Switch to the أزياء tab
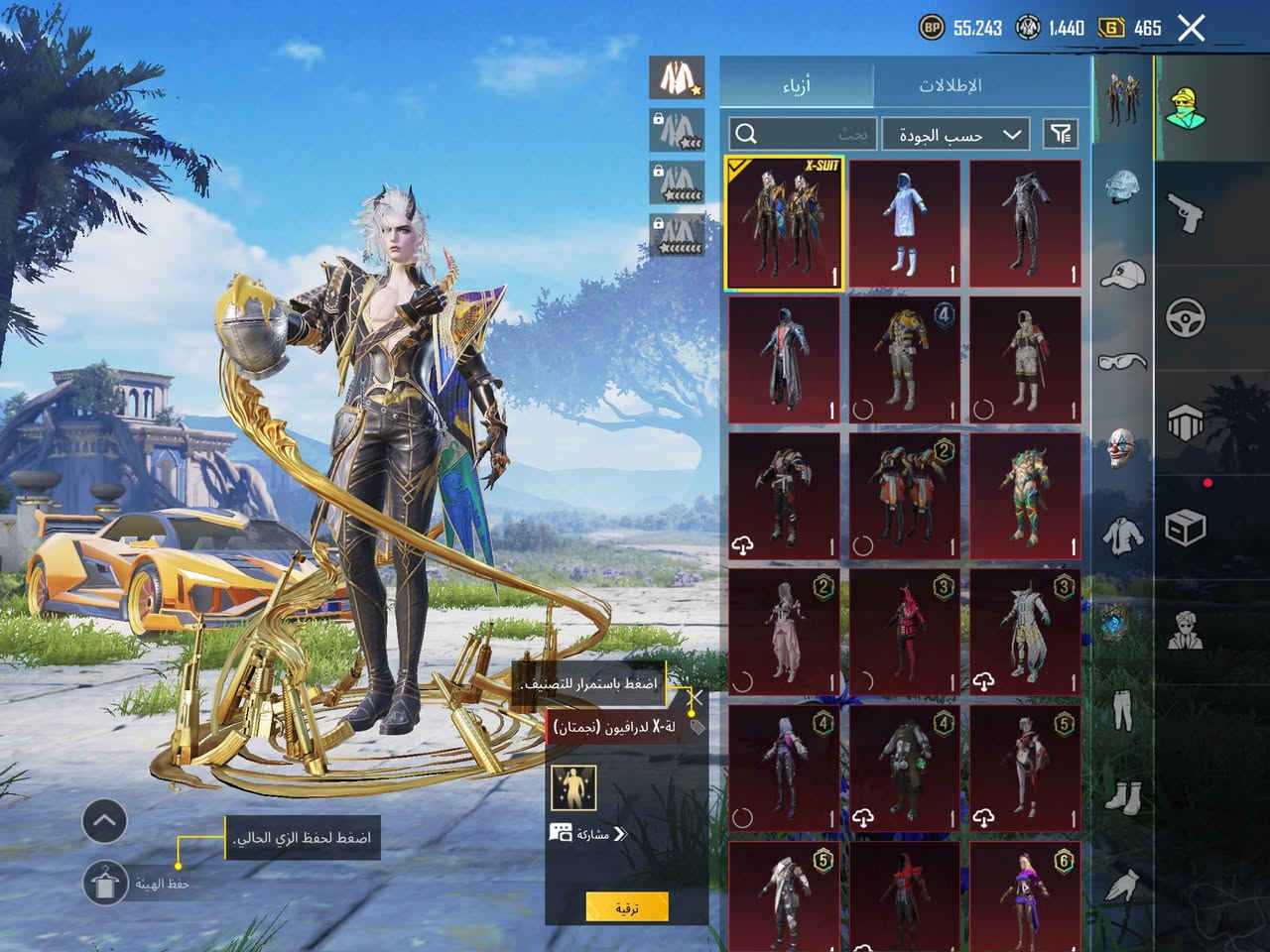 coord(796,84)
